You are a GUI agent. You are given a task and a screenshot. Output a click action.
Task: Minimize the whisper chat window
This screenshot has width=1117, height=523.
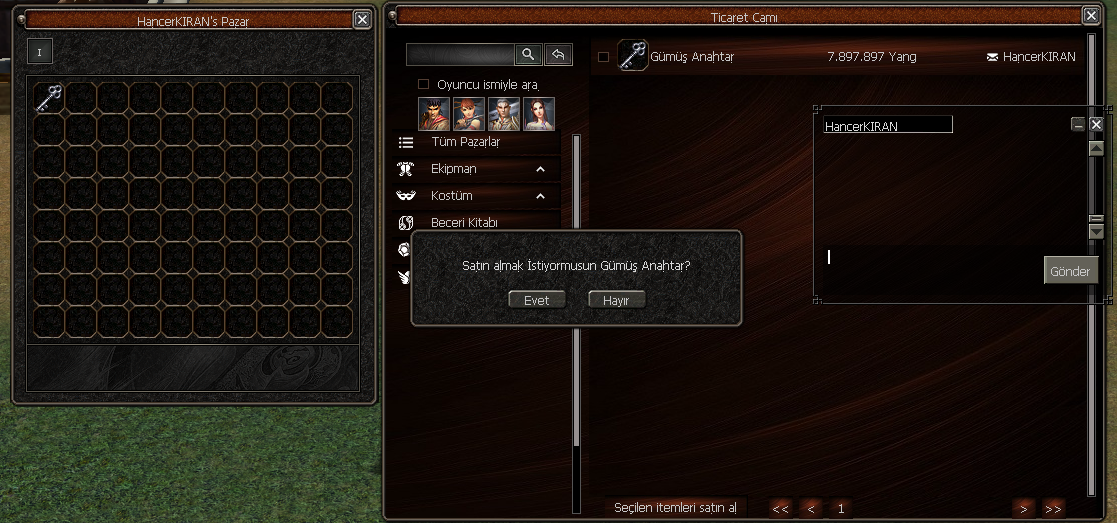pyautogui.click(x=1078, y=124)
